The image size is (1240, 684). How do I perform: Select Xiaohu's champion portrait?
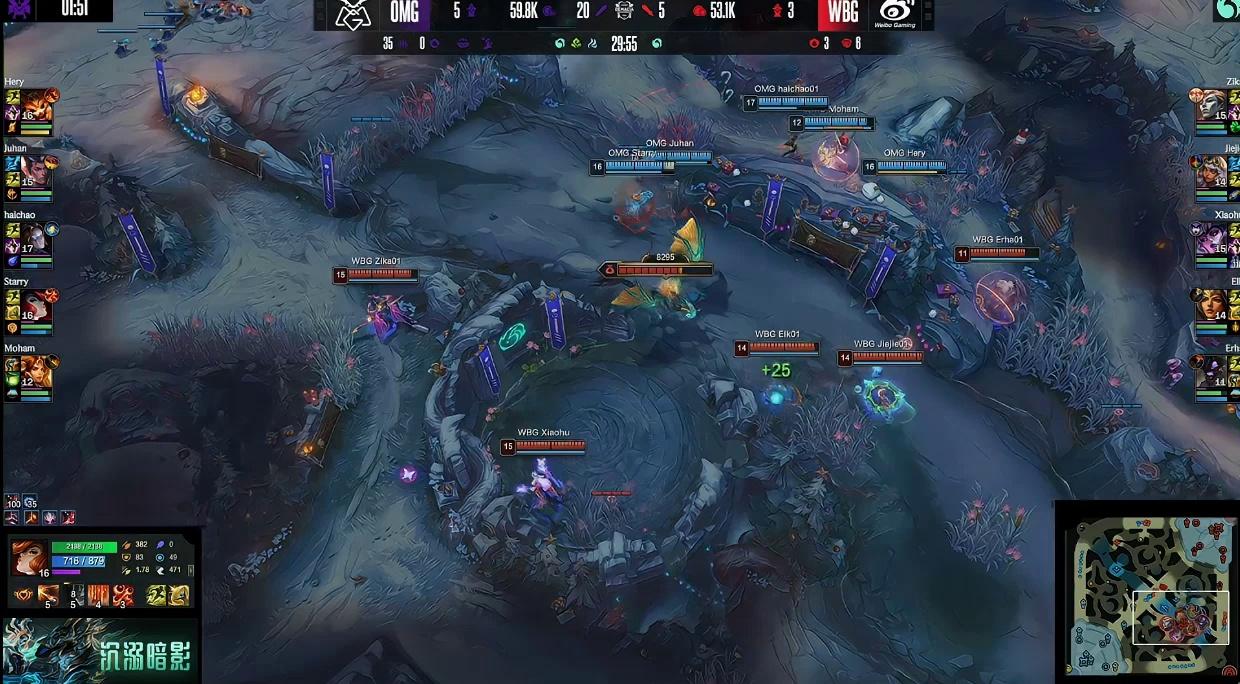[x=1212, y=237]
